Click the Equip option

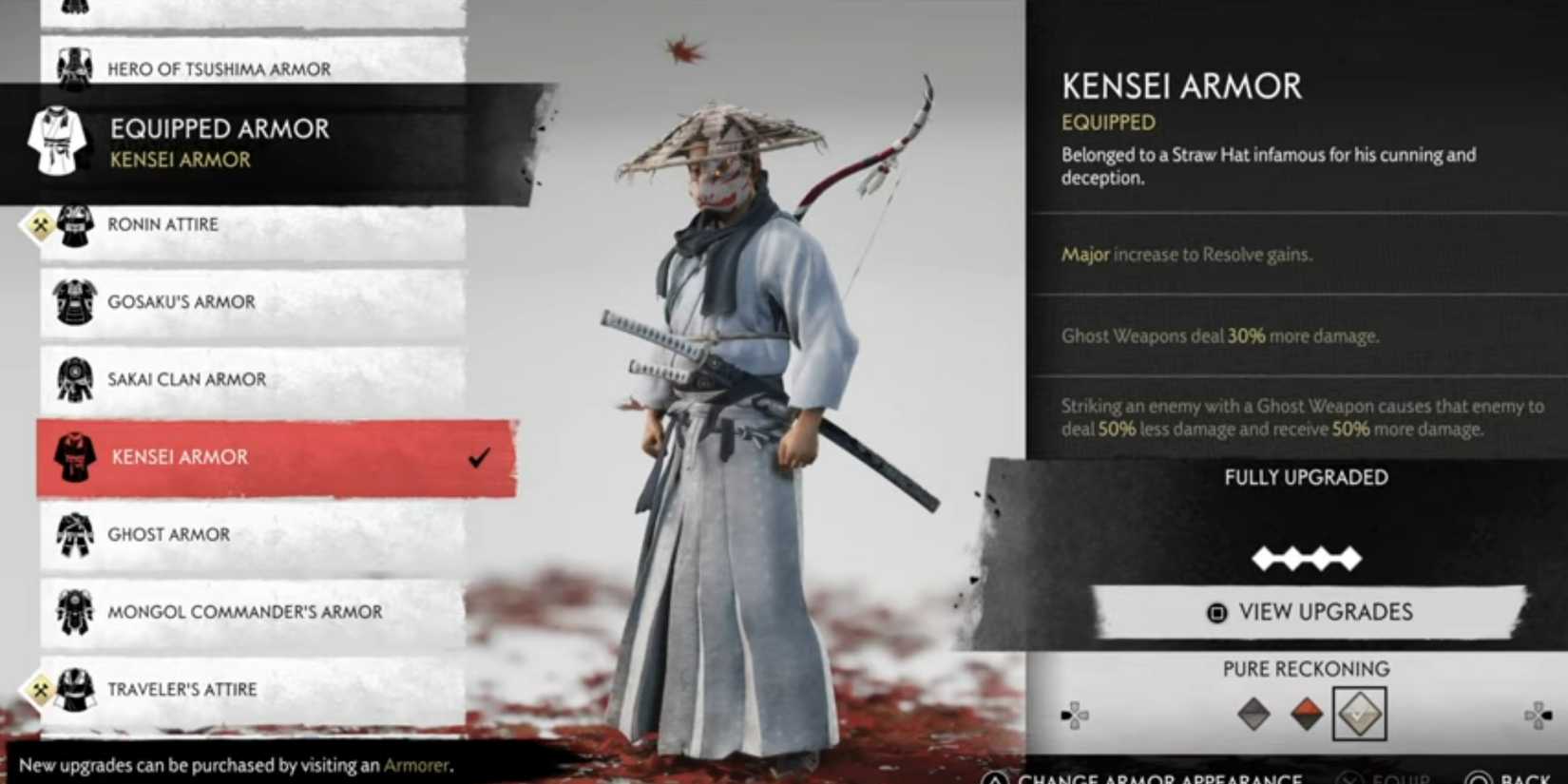(1383, 777)
